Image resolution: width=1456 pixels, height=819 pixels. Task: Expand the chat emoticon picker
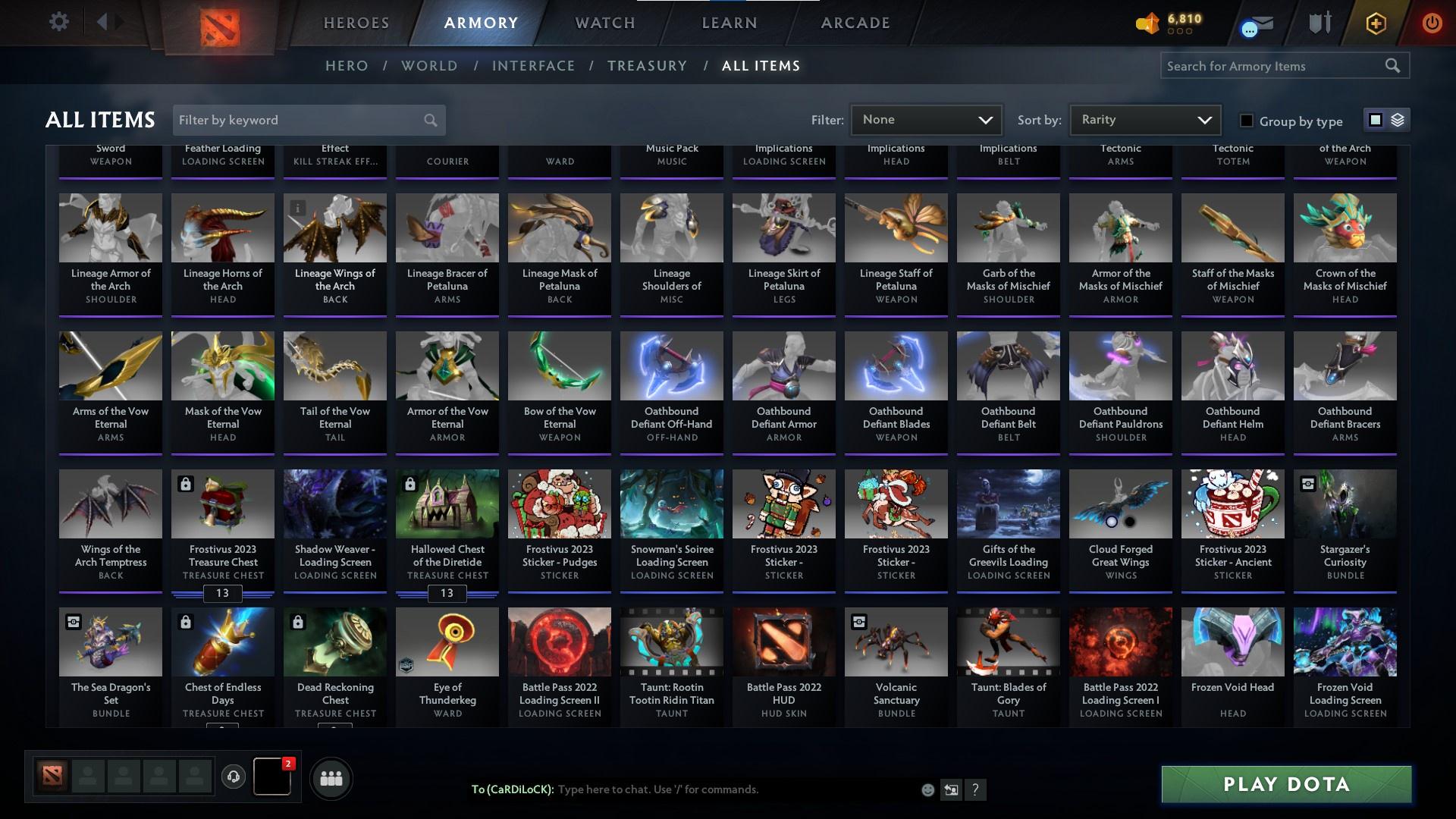point(927,789)
